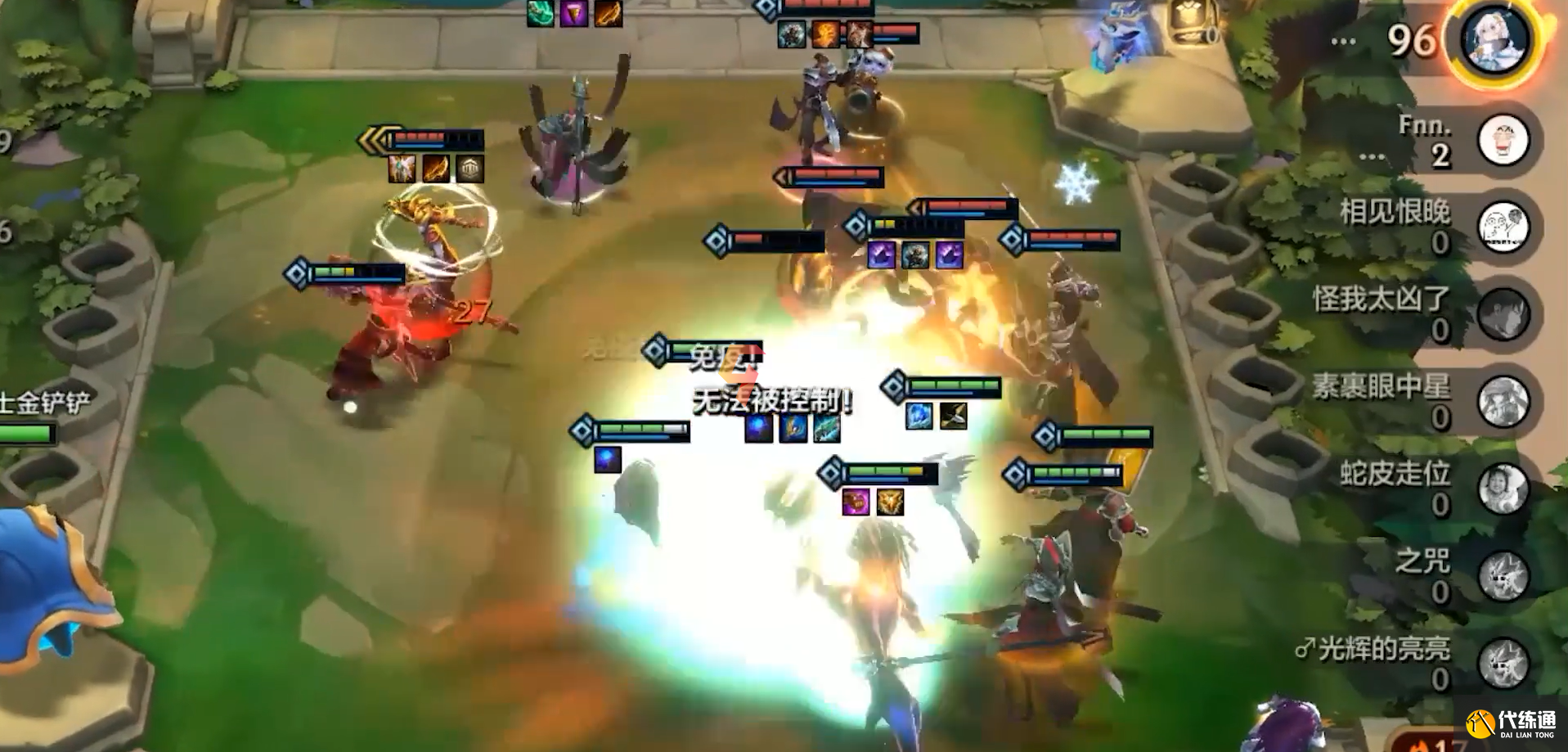Image resolution: width=1568 pixels, height=752 pixels.
Task: Select the top player avatar with 96 health
Action: click(x=1495, y=41)
